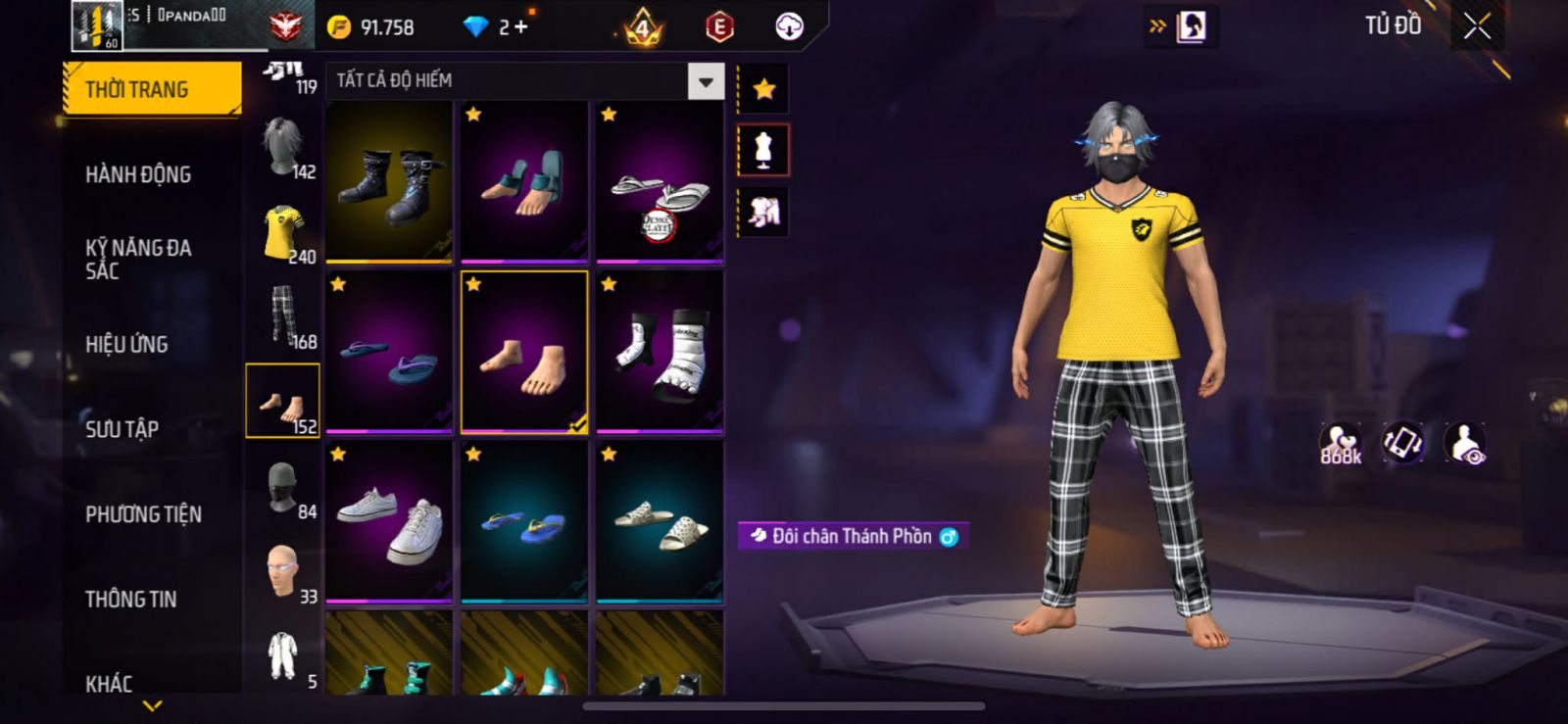Switch to the Thời Trang tab
Screen dimensions: 1568x724
(152, 89)
